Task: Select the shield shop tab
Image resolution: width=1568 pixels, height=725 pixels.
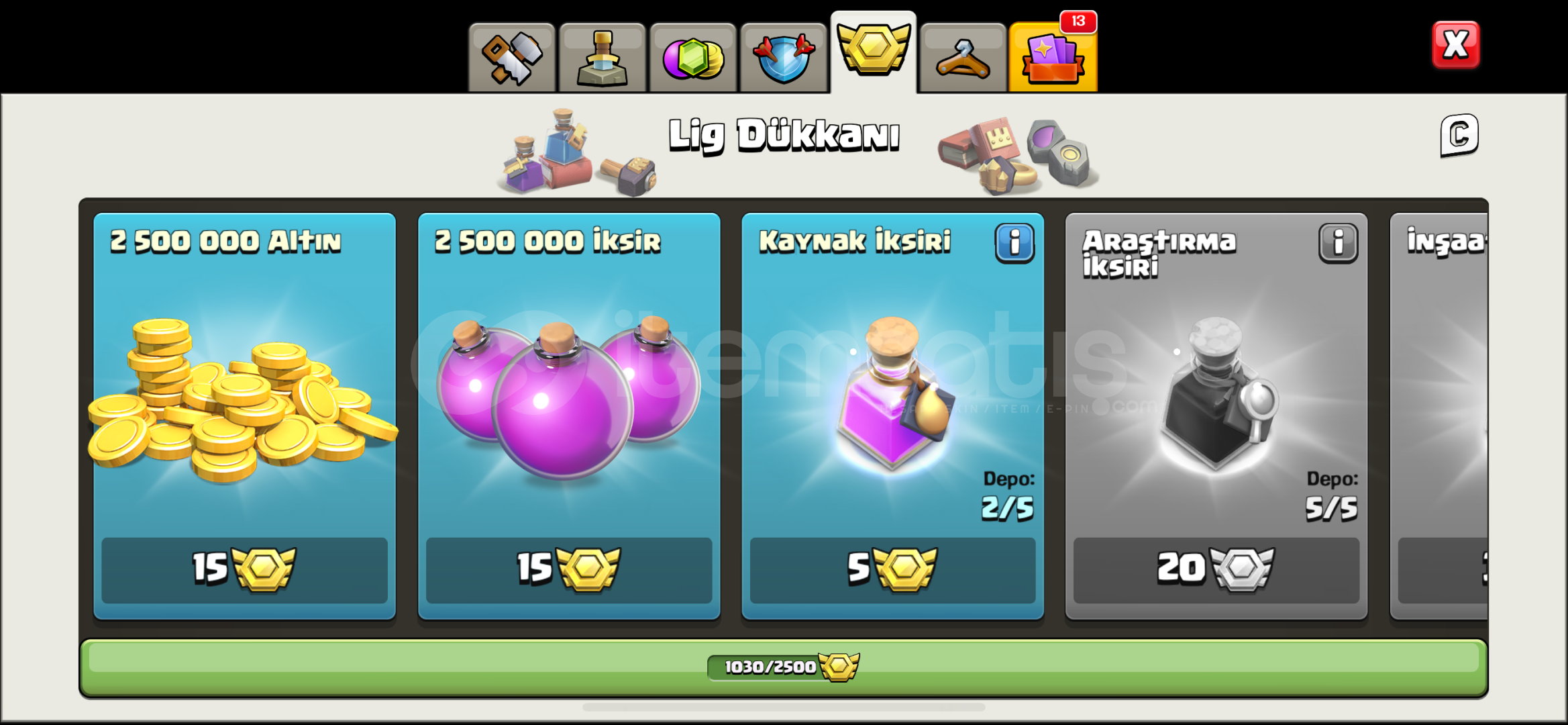Action: click(783, 57)
